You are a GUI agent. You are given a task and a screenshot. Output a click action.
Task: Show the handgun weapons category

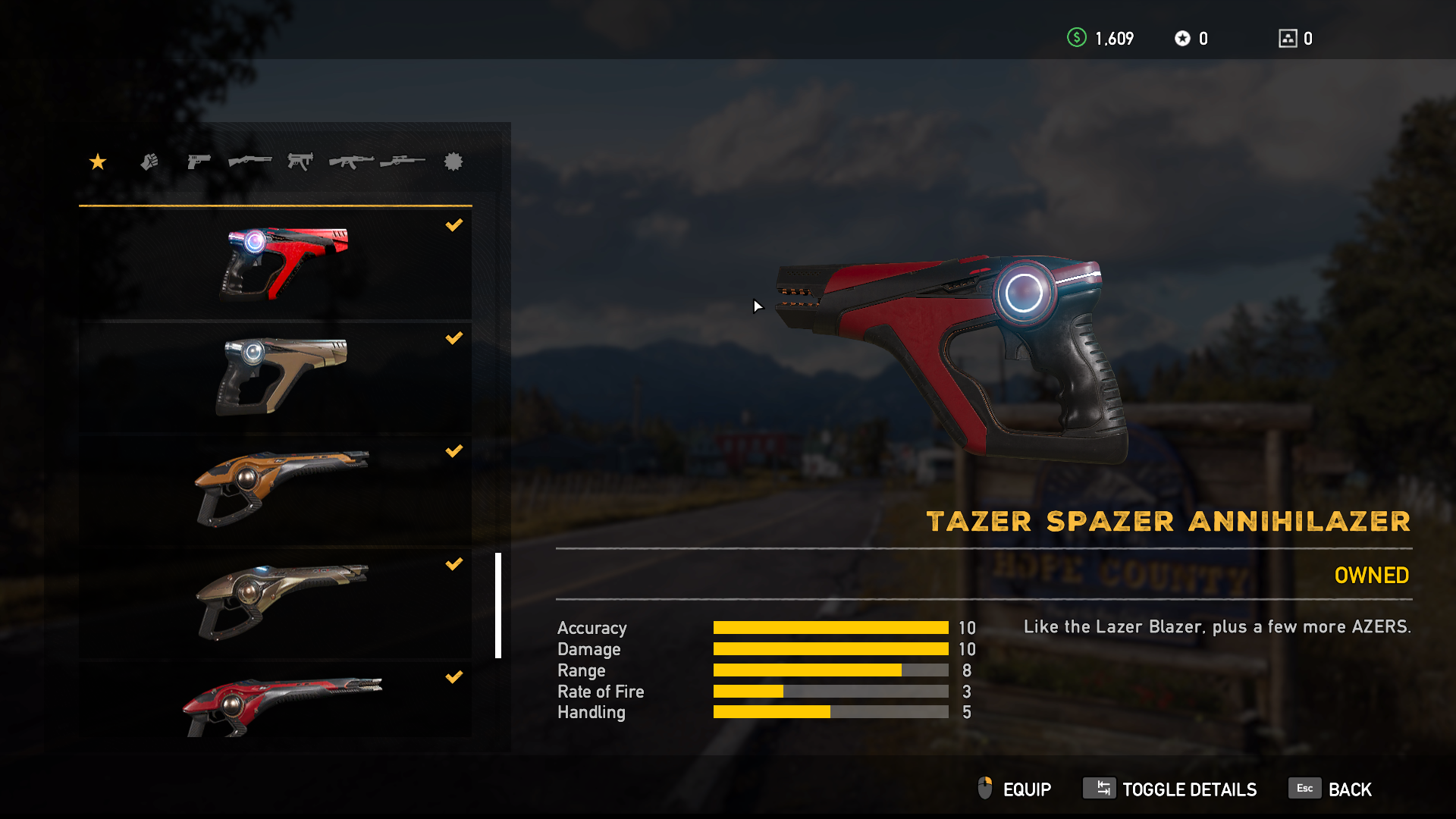coord(199,162)
